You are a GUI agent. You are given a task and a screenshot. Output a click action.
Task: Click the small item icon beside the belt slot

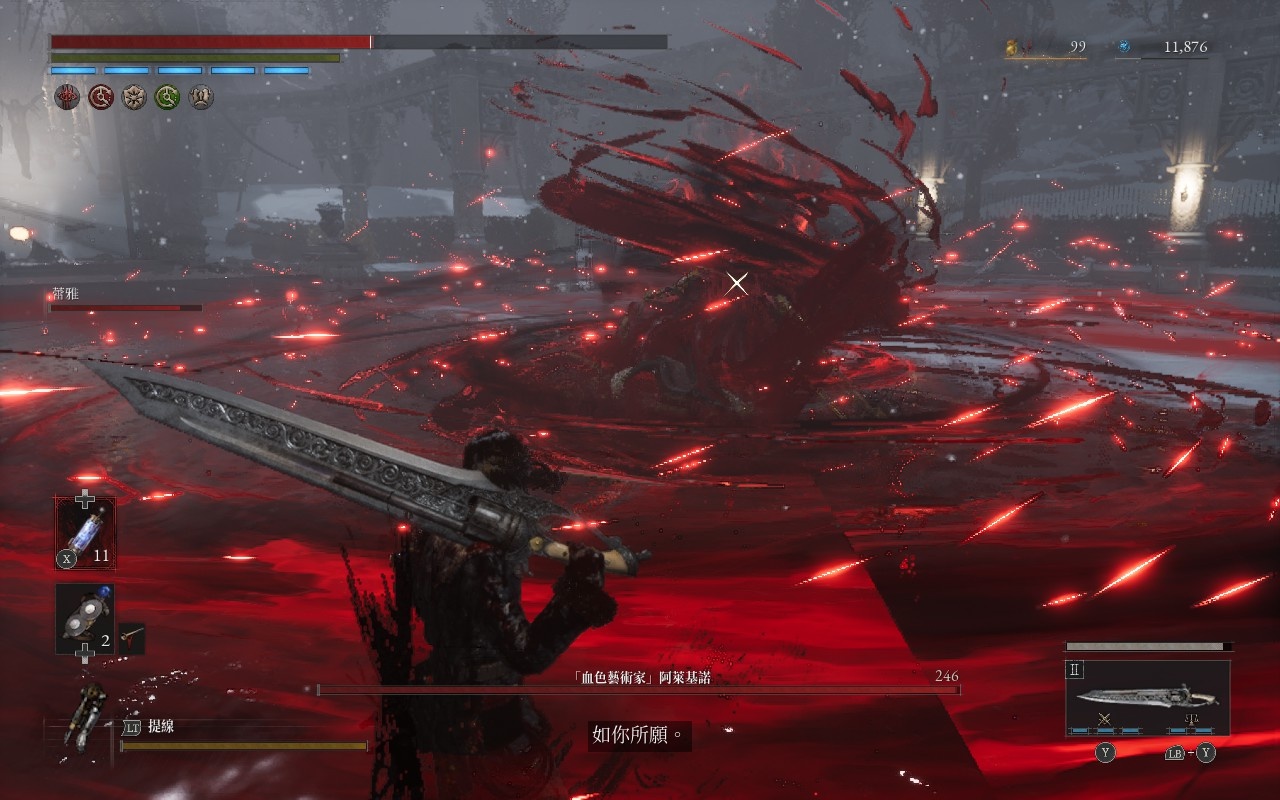coord(131,636)
